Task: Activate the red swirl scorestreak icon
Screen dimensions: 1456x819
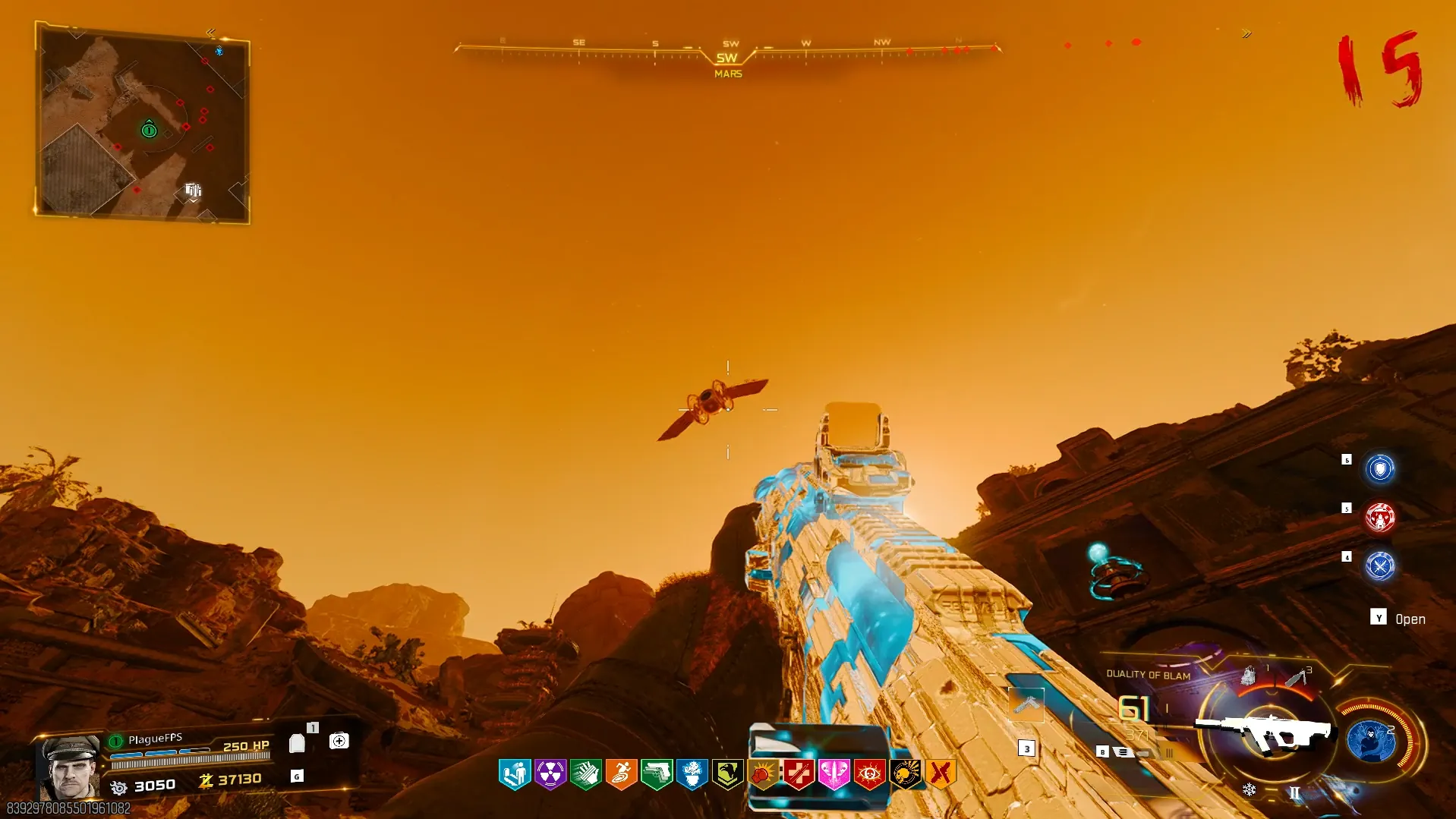Action: [1379, 518]
